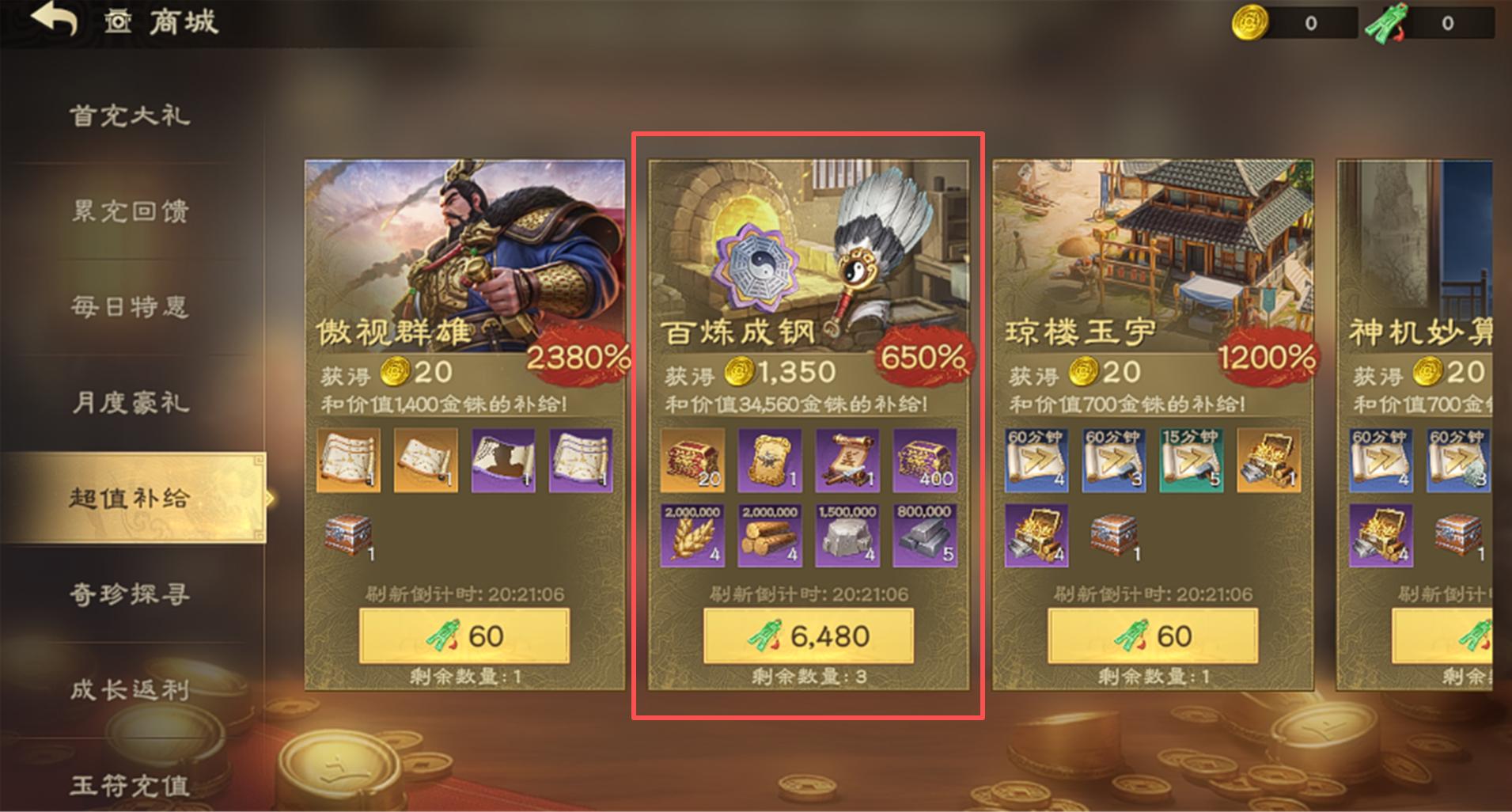
Task: Inspect the 2,000,000 wood logs reward
Action: coord(770,536)
